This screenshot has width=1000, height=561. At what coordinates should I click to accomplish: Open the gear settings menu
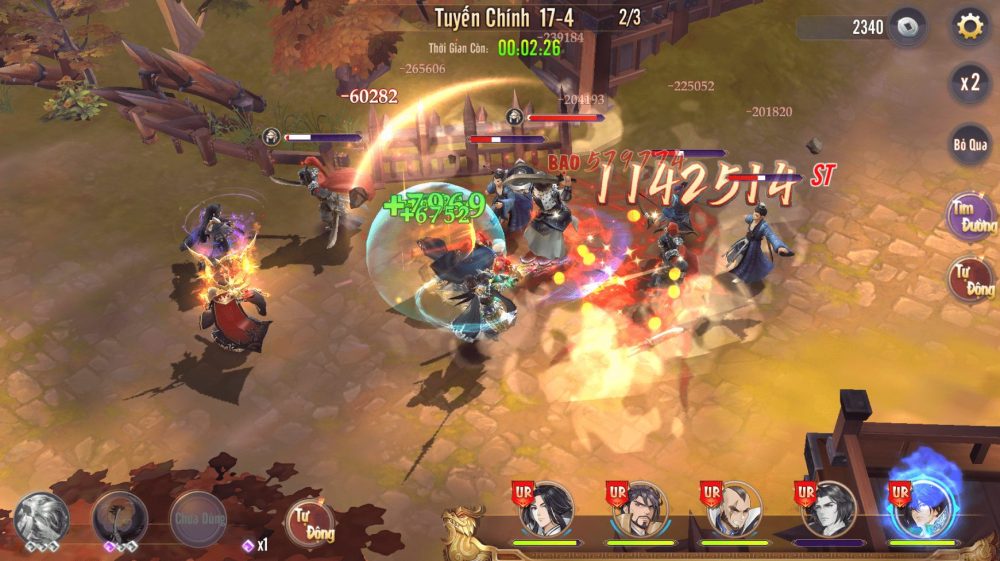[x=969, y=27]
